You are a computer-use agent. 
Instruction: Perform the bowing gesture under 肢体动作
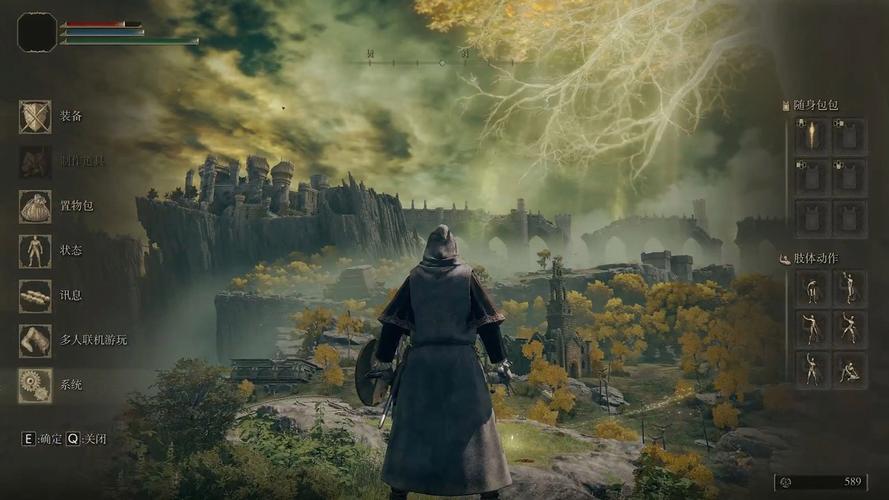tap(811, 290)
